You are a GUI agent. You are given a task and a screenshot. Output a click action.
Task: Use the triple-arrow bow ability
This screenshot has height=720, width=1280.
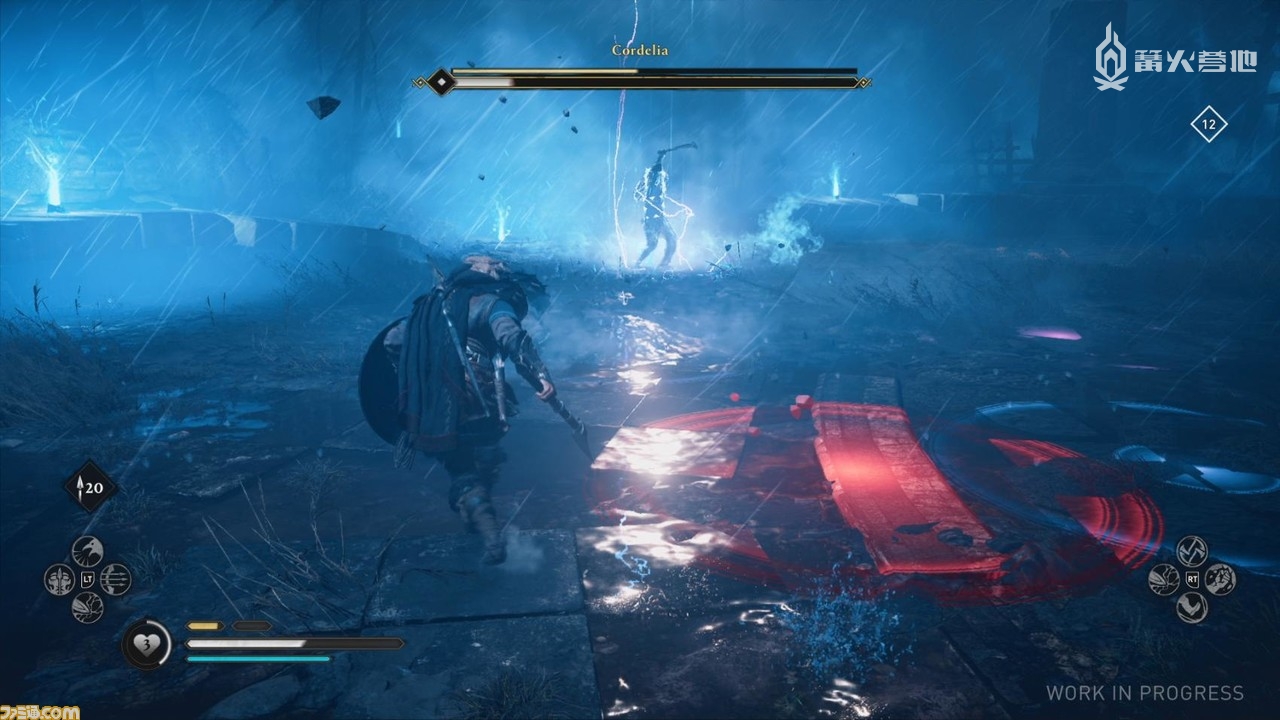click(115, 579)
